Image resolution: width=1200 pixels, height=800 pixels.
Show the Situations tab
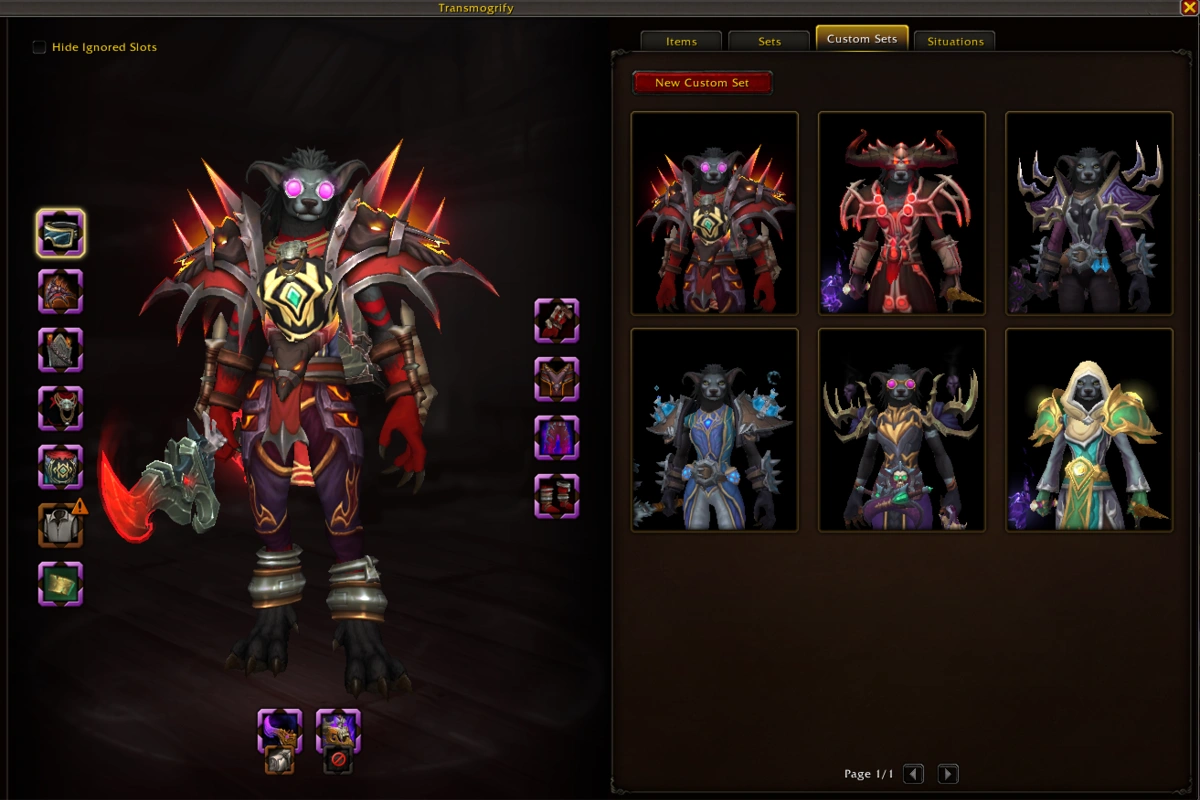tap(955, 41)
